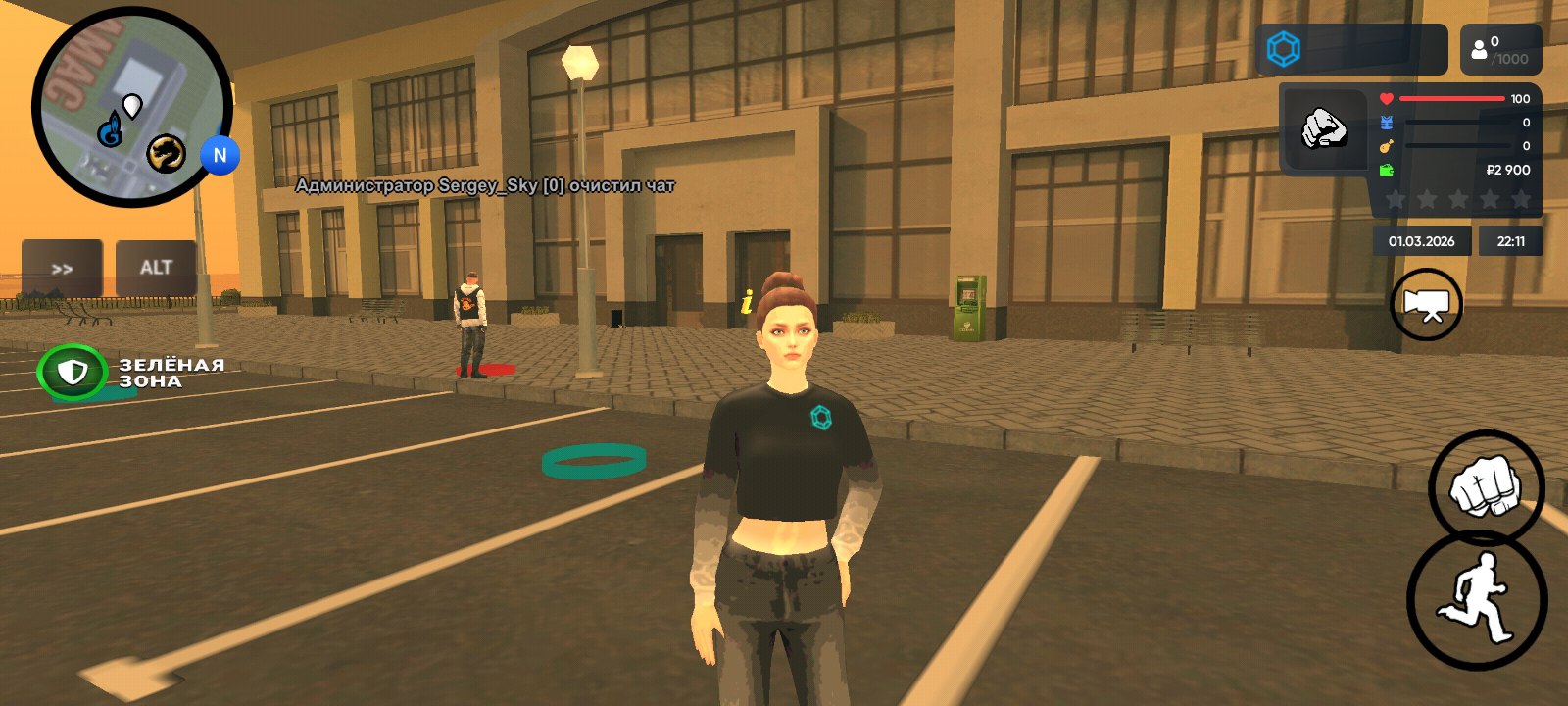Image resolution: width=1568 pixels, height=706 pixels.
Task: Click the red health bar
Action: click(1450, 98)
